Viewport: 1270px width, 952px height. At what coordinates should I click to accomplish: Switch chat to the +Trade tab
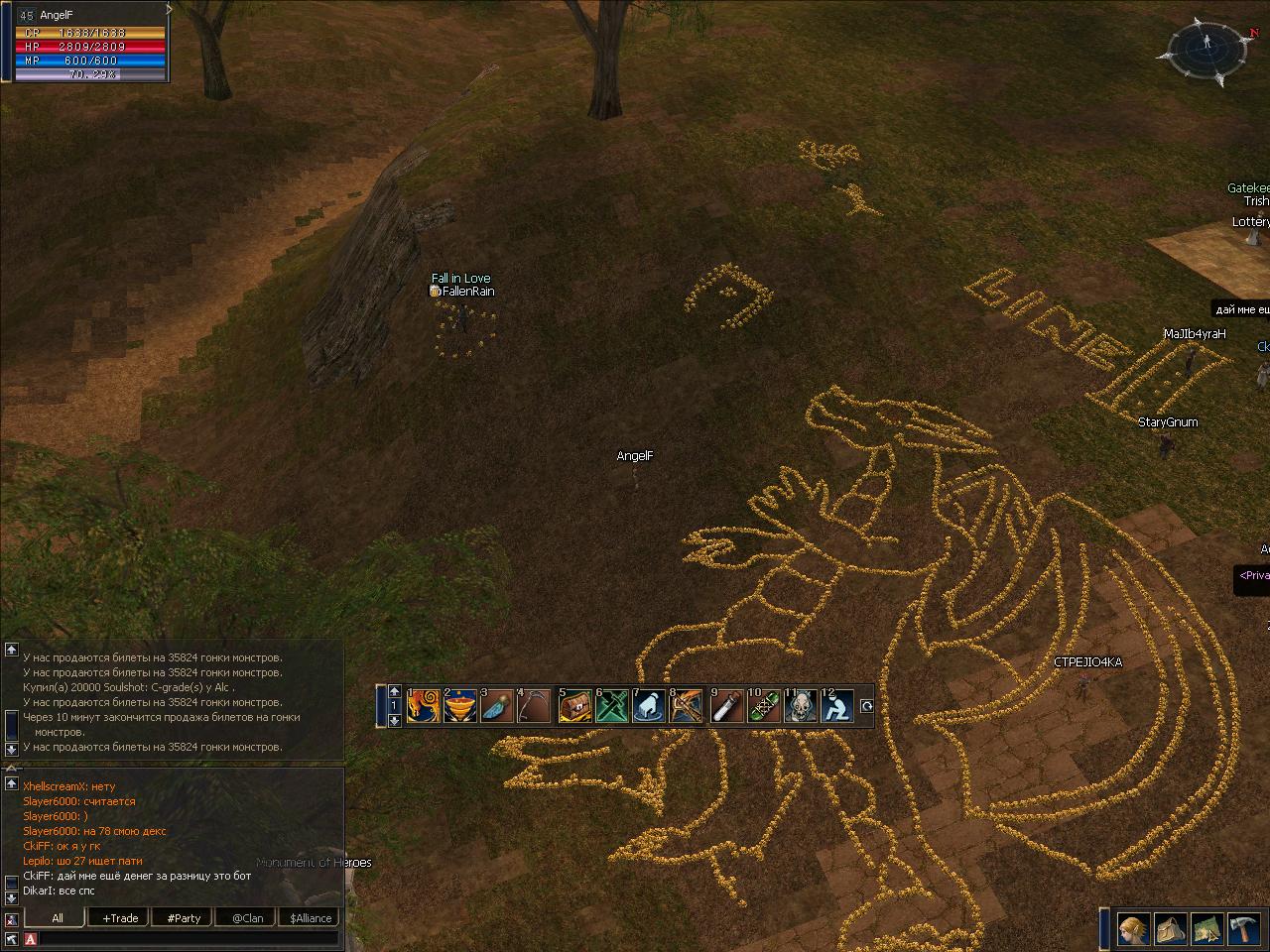[x=120, y=918]
